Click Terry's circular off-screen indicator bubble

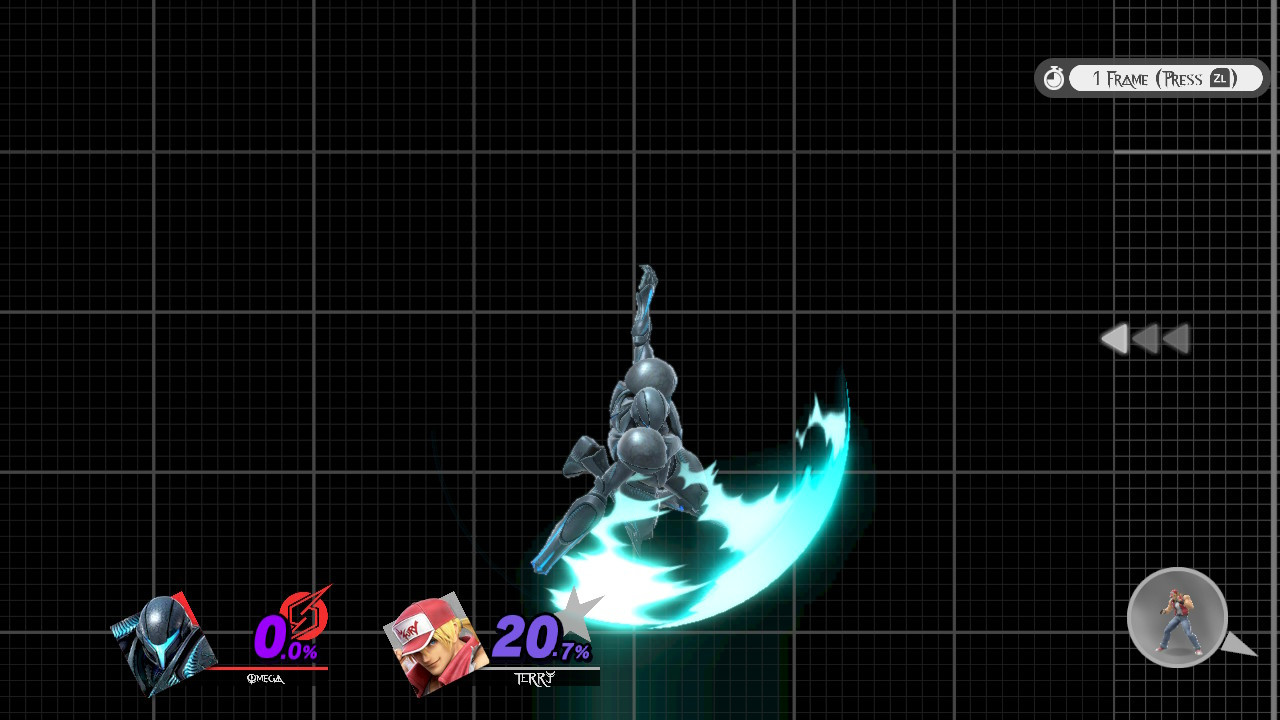coord(1177,618)
